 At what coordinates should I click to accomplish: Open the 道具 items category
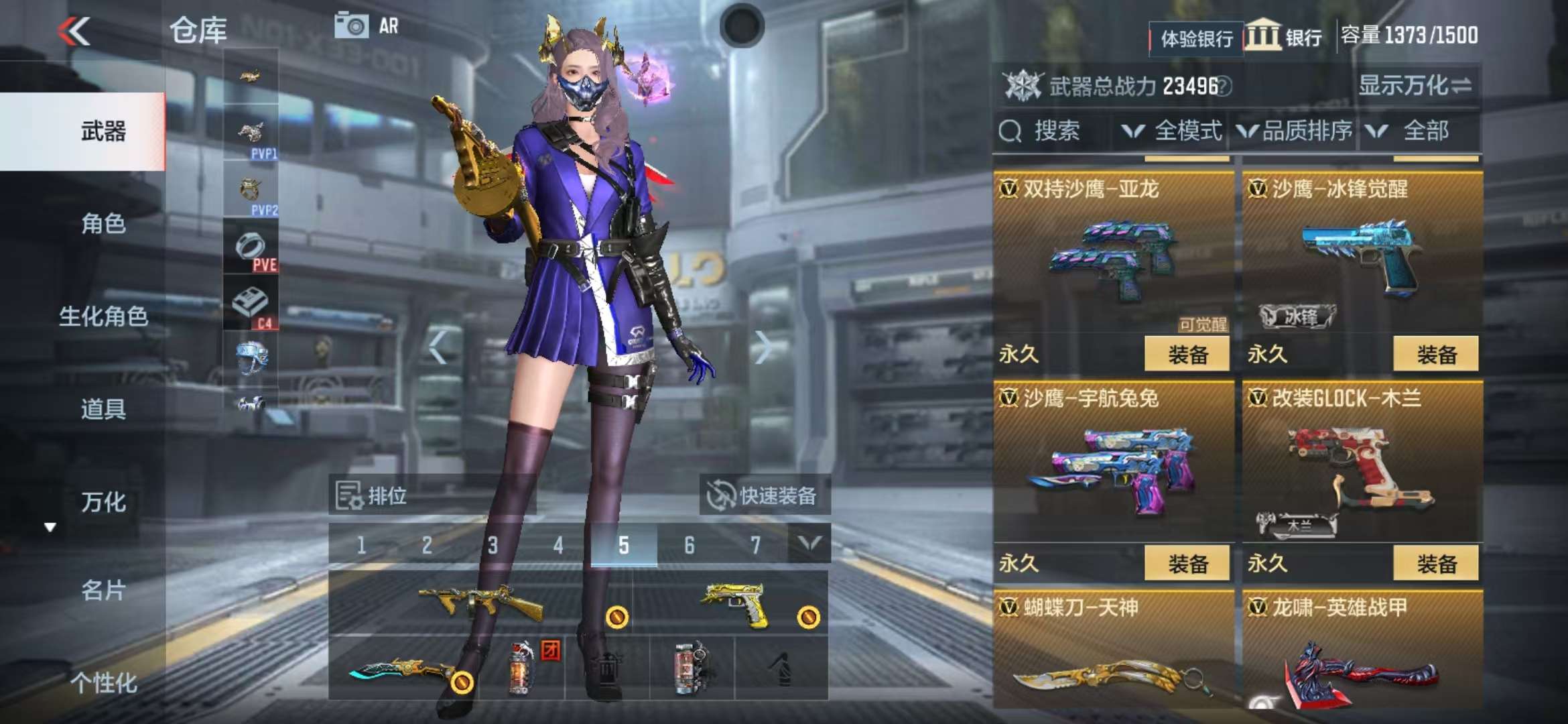[103, 409]
